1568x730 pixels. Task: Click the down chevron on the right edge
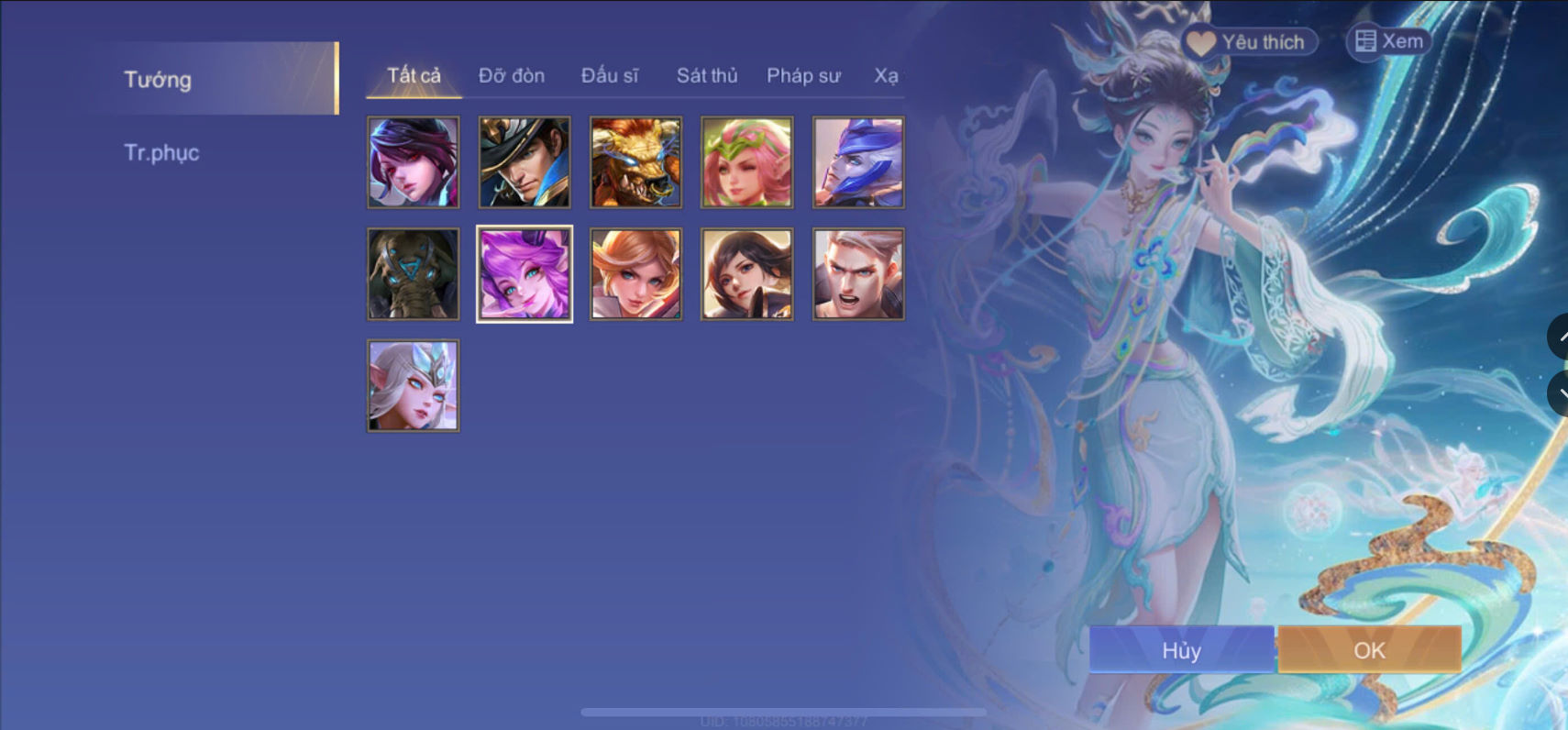pyautogui.click(x=1561, y=393)
